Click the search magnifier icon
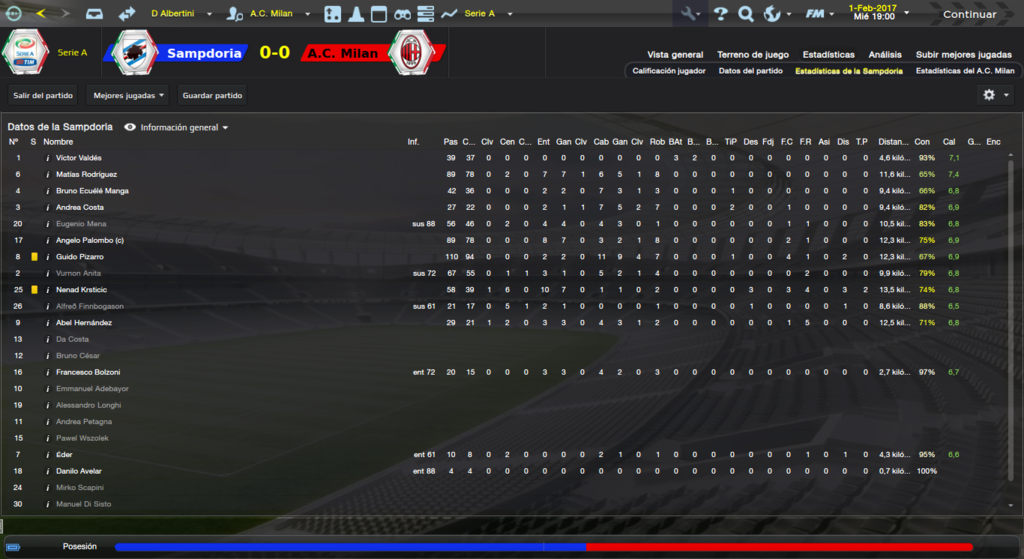 click(x=745, y=14)
